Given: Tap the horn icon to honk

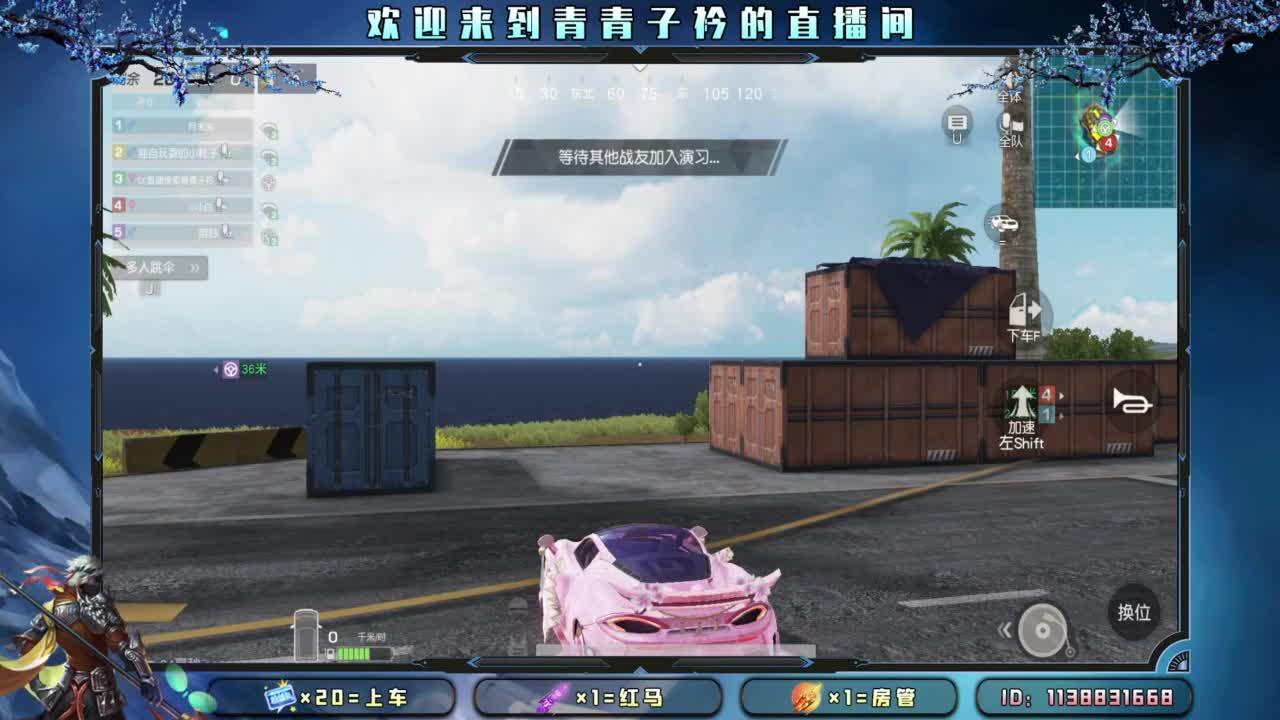Looking at the screenshot, I should 1133,405.
